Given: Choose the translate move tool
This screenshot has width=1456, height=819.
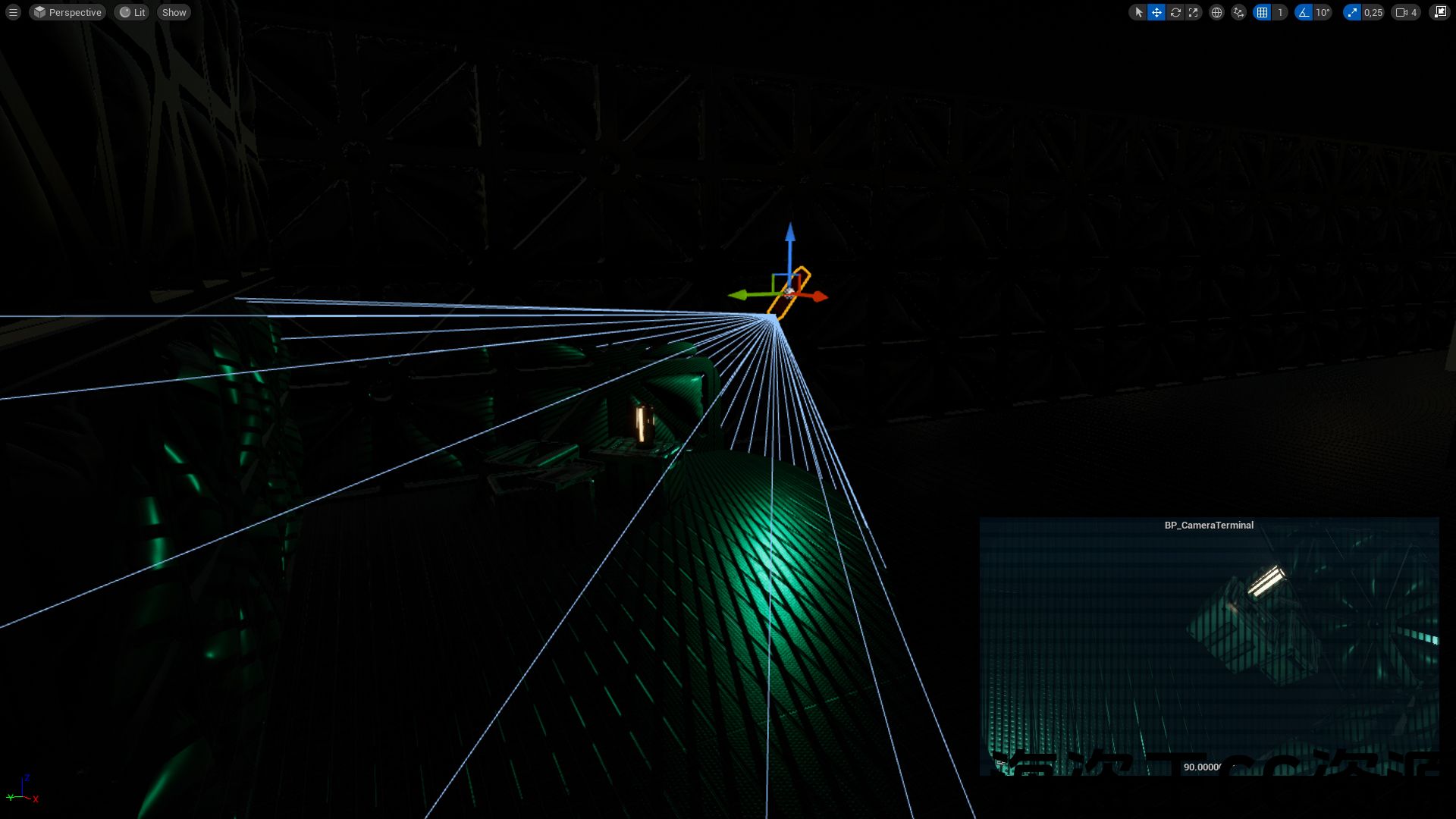Looking at the screenshot, I should point(1156,12).
